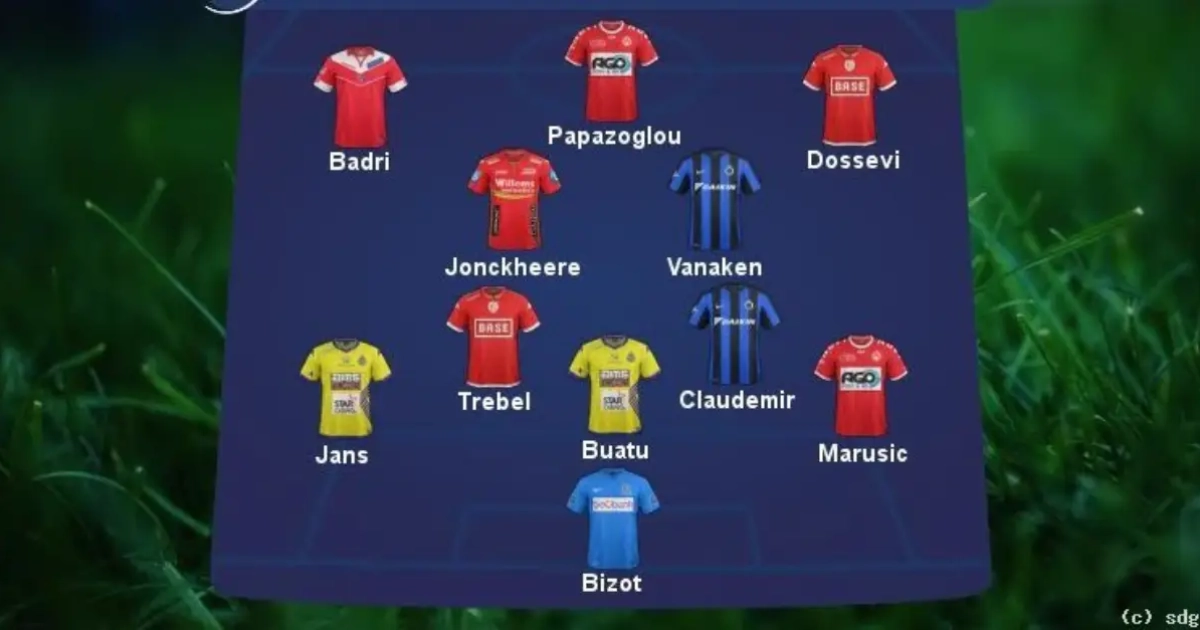1200x630 pixels.
Task: Select goalkeeper Bizot's light blue shirt
Action: pos(613,518)
